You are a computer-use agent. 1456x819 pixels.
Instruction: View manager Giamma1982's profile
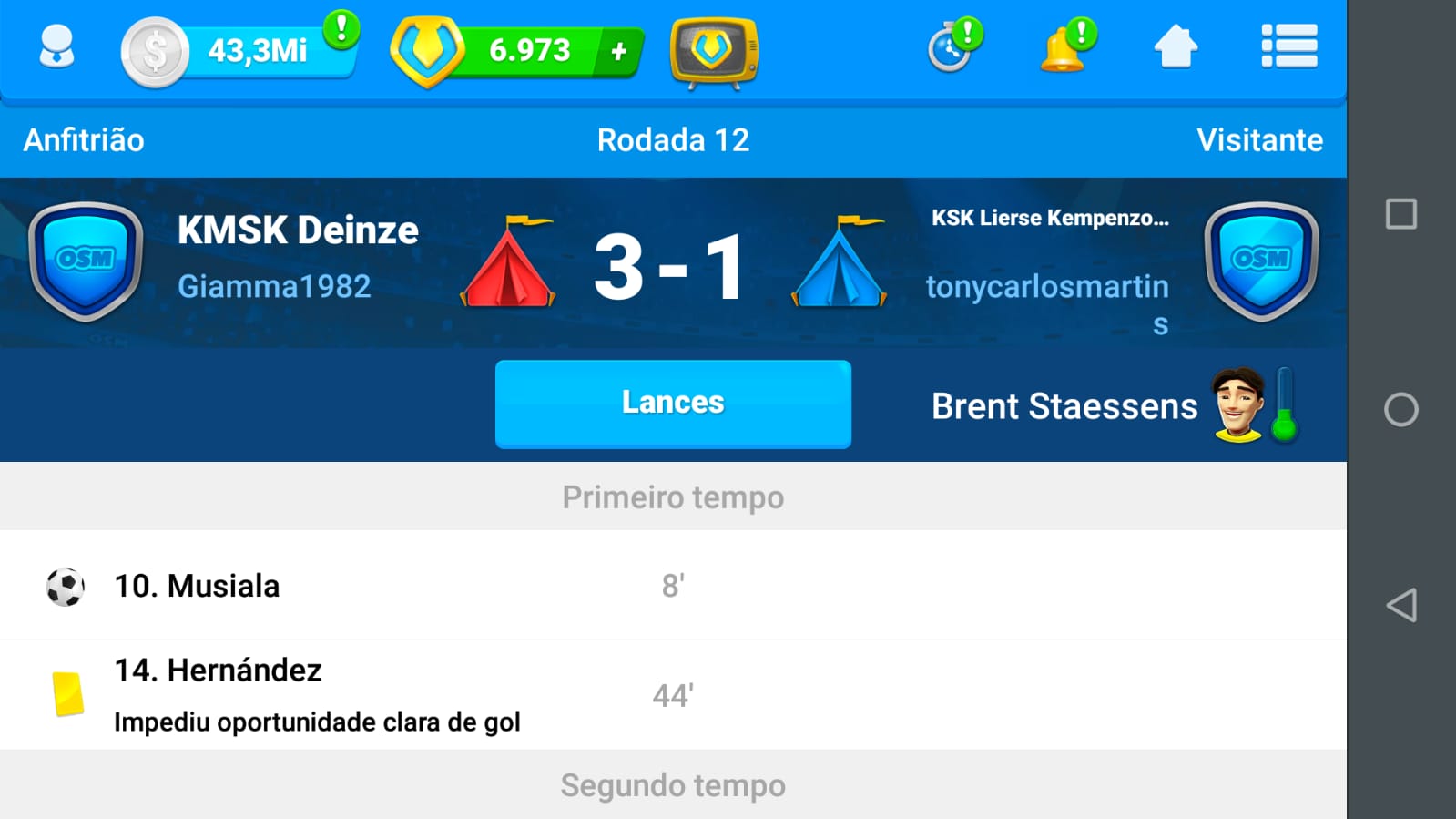tap(274, 287)
